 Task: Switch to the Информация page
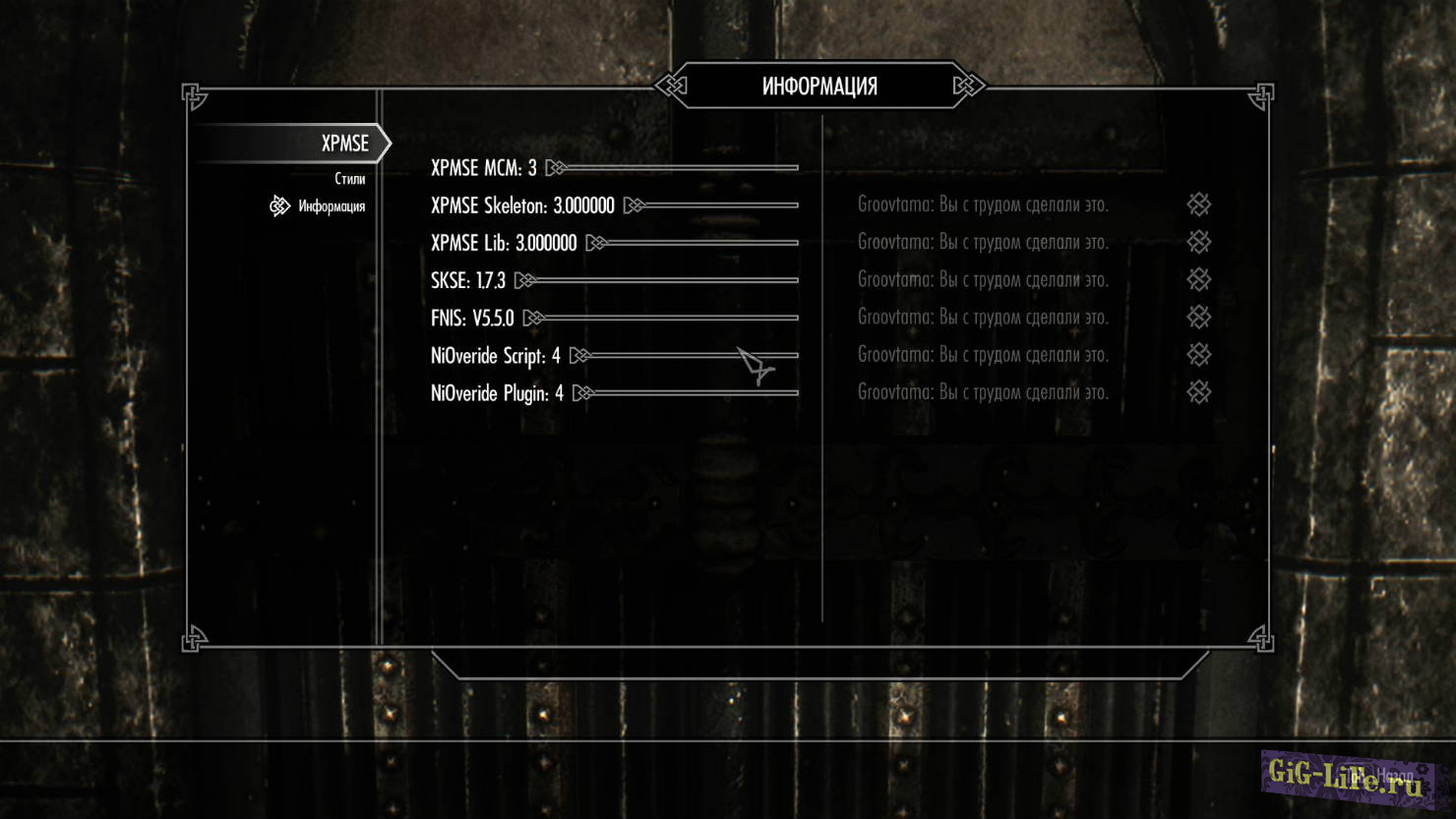point(332,206)
